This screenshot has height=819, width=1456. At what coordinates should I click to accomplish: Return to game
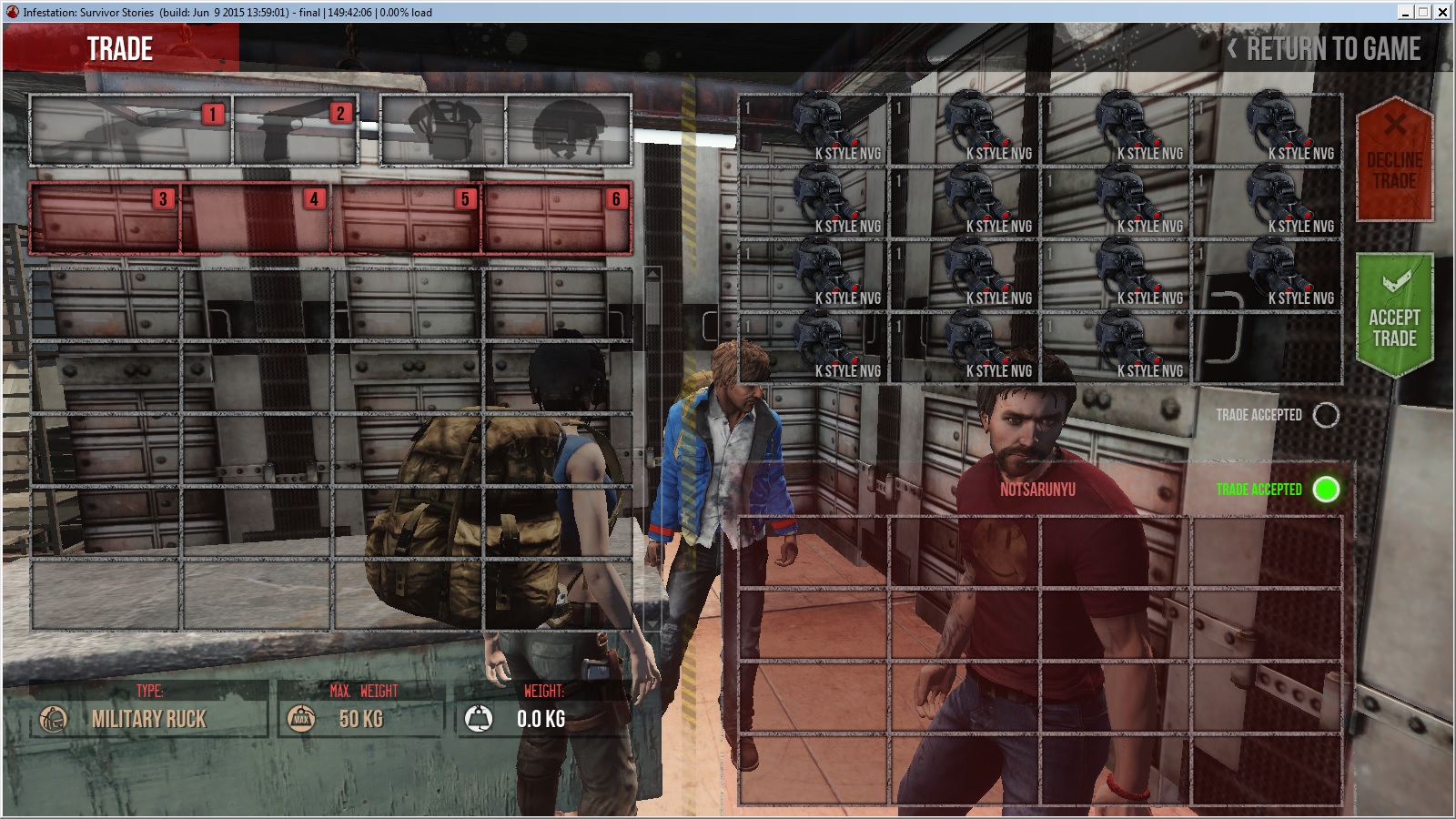tap(1325, 49)
